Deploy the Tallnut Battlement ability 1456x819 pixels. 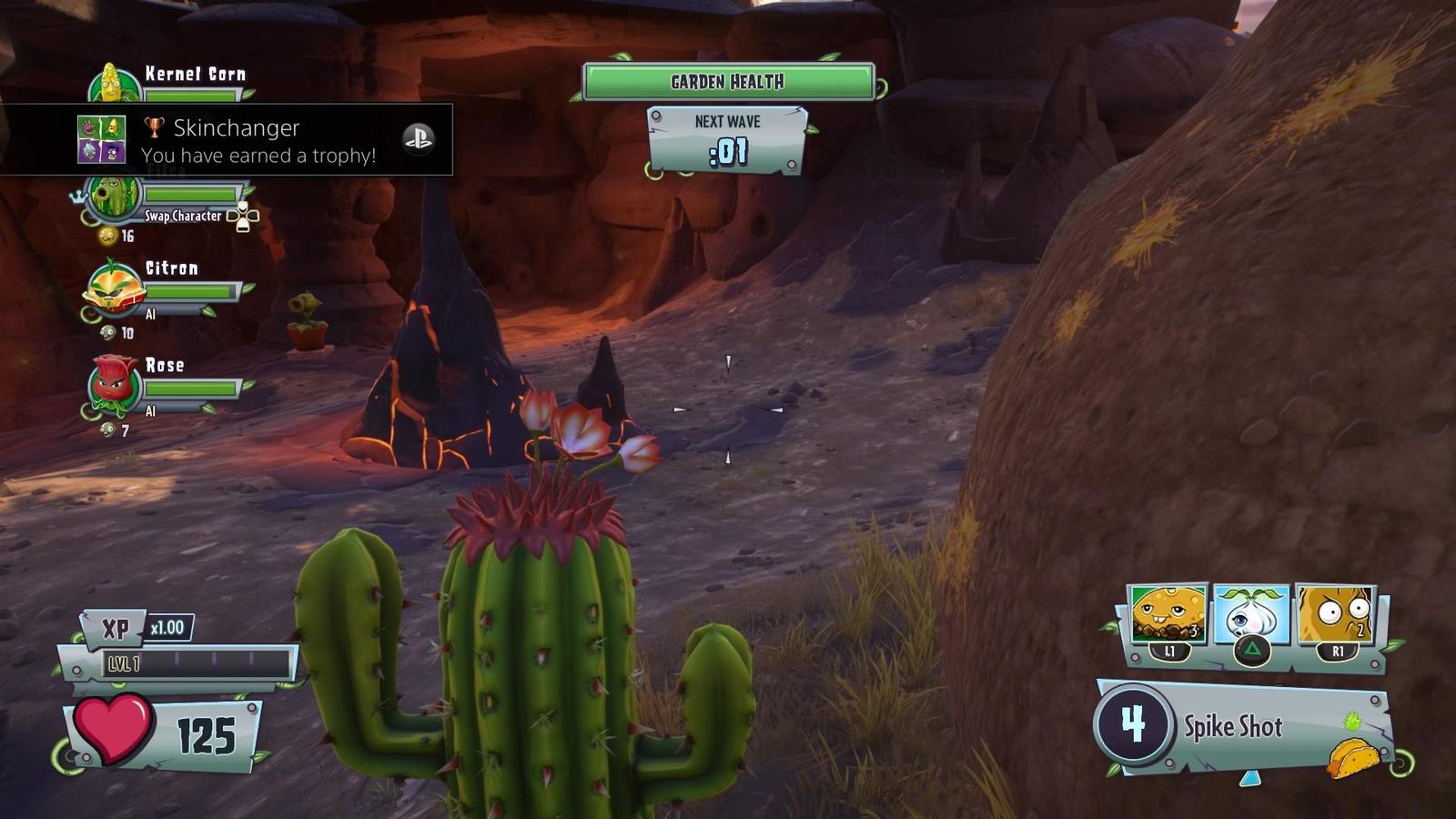coord(1334,613)
